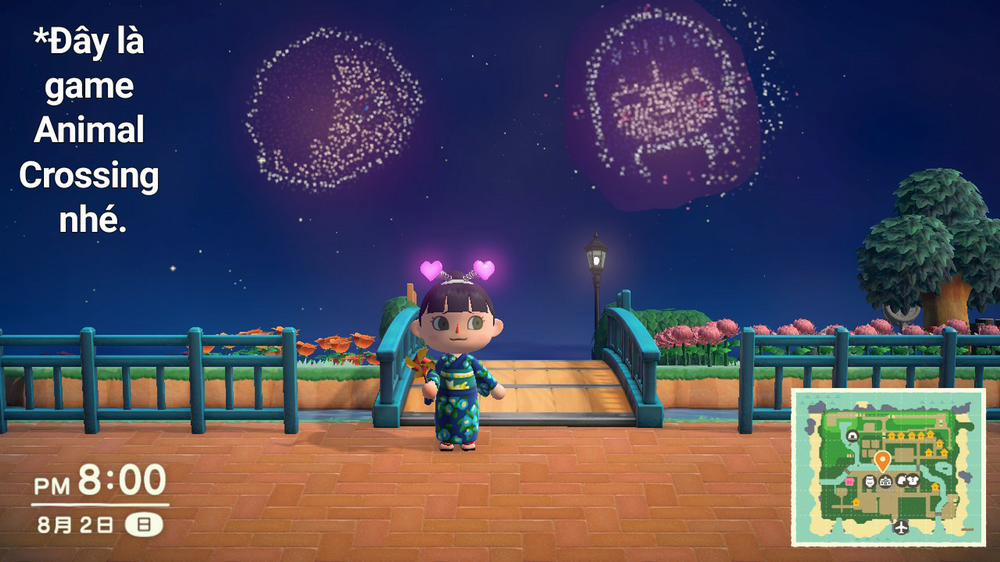Screen dimensions: 1000x562
Task: Click the tailor shop shirt marker
Action: [913, 481]
